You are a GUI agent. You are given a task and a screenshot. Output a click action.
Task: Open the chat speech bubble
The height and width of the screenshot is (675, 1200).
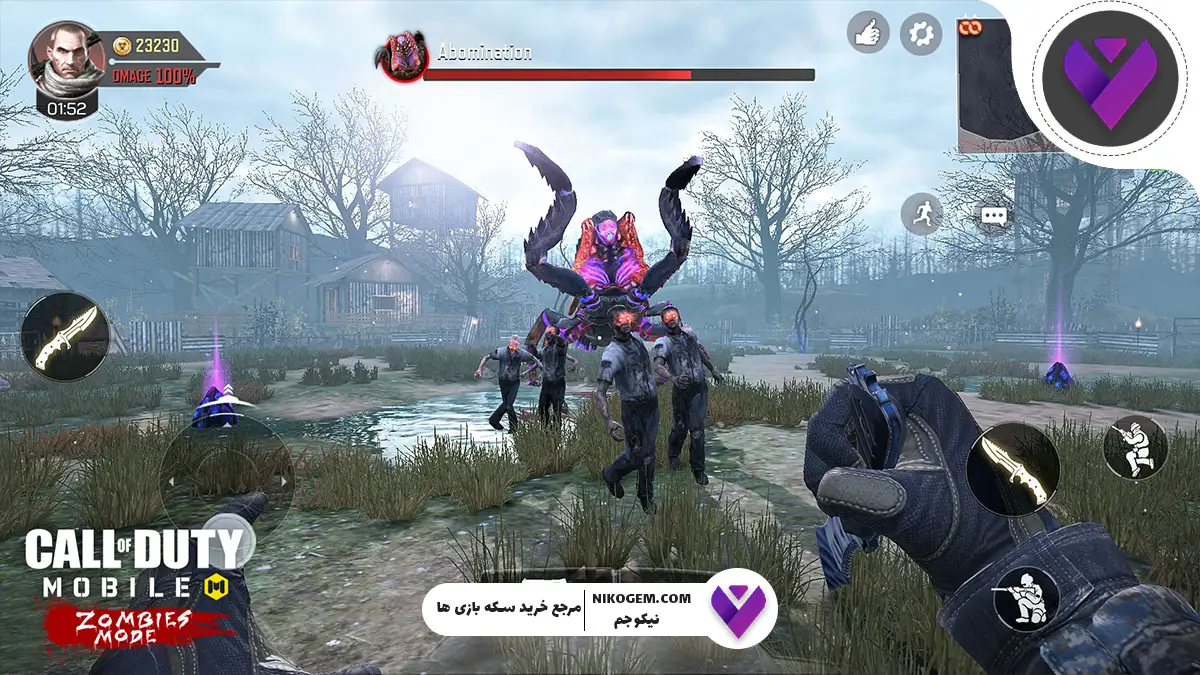tap(992, 216)
